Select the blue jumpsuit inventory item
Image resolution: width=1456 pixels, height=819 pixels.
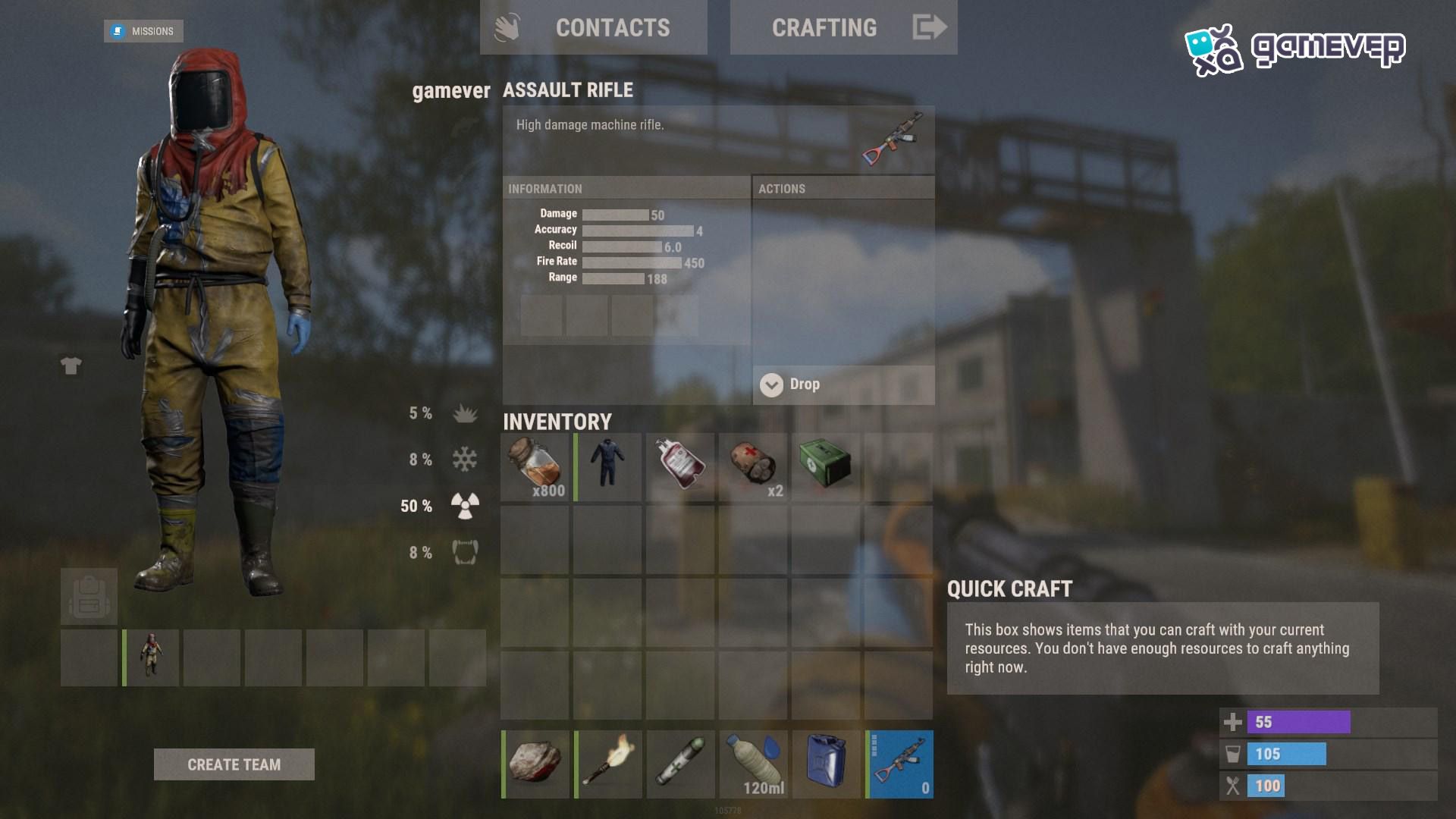coord(608,467)
